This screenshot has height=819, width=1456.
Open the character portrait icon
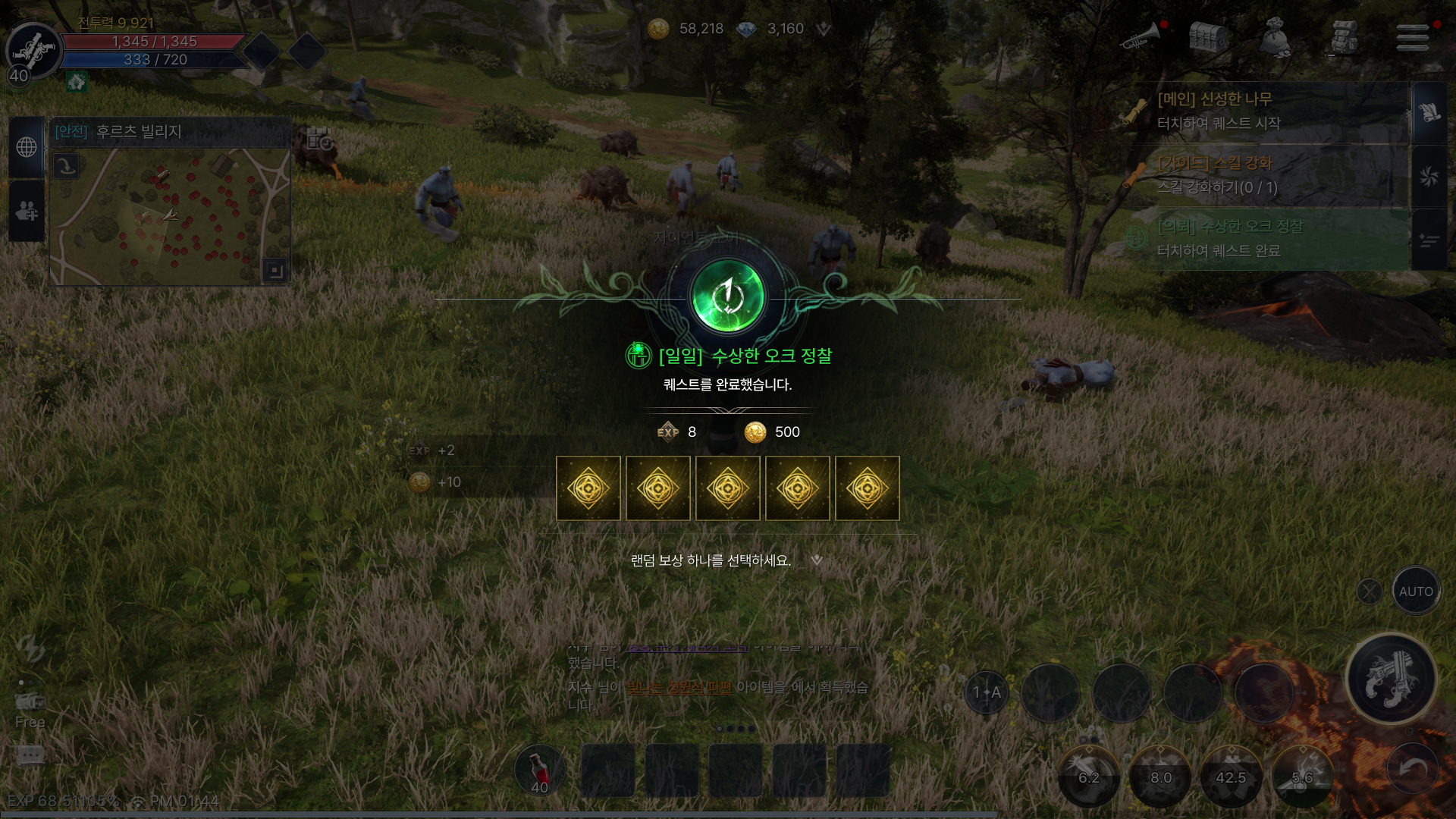(33, 50)
